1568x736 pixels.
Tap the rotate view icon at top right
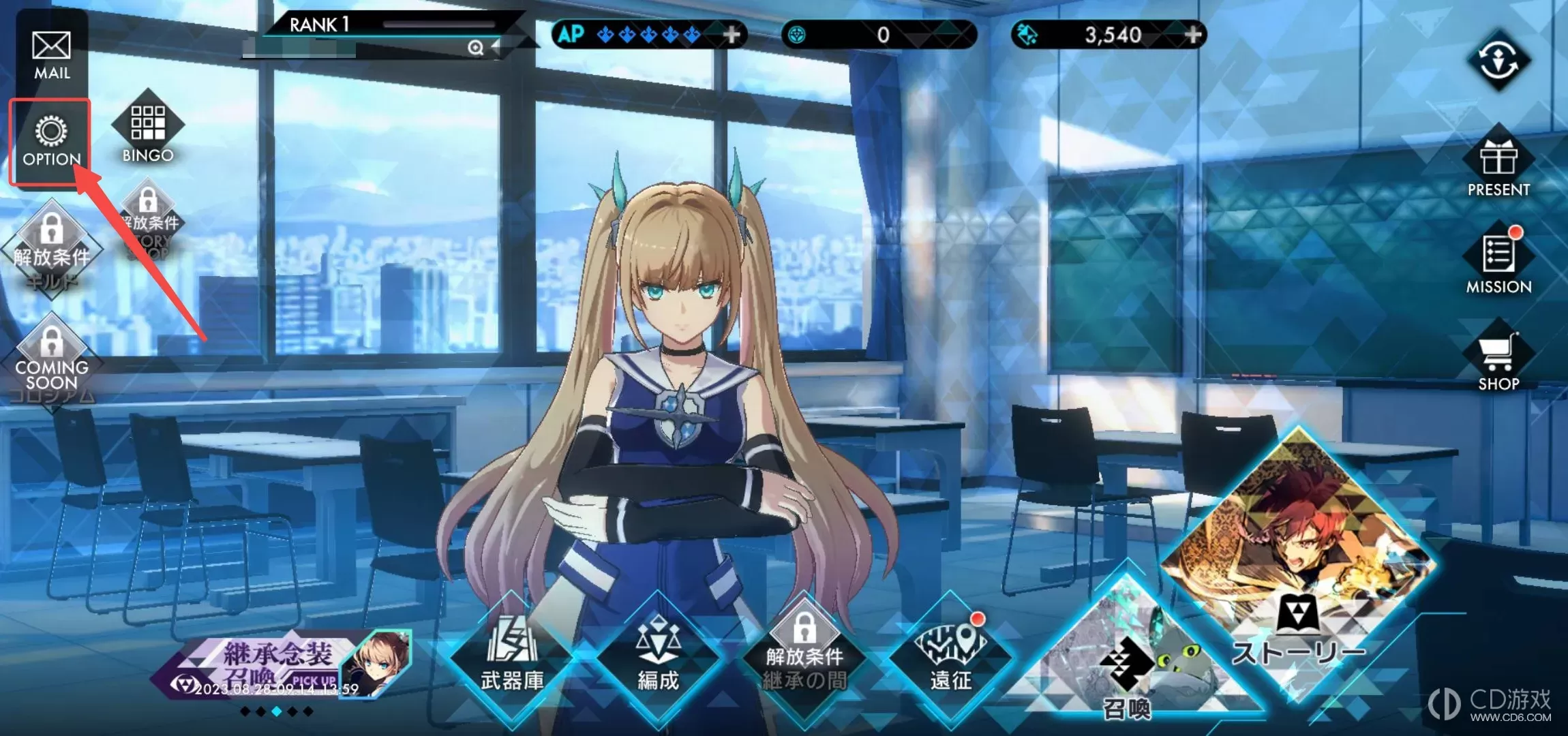(x=1498, y=61)
